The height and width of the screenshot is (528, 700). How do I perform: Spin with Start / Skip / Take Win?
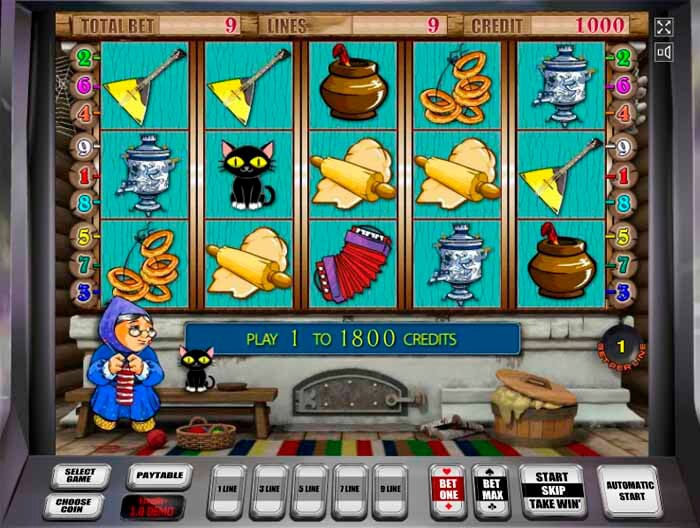coord(551,490)
